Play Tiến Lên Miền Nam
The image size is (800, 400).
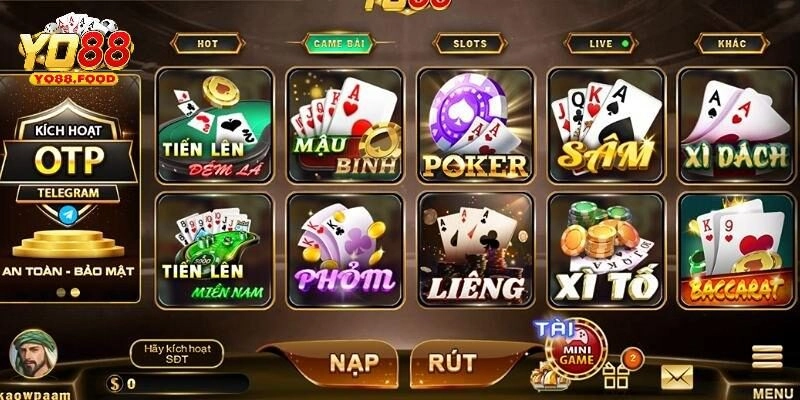coord(214,249)
